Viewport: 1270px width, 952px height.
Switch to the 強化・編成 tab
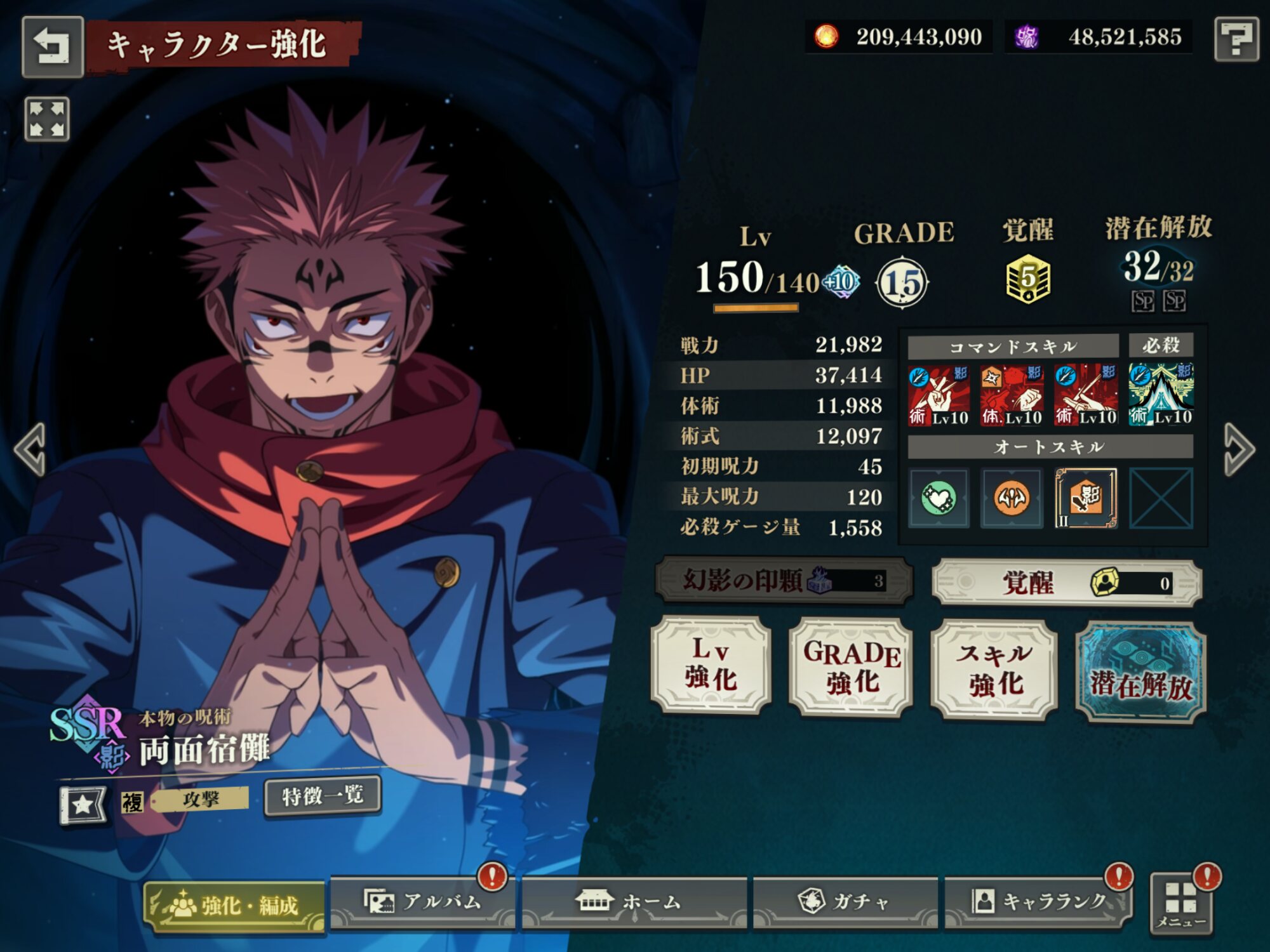click(235, 906)
